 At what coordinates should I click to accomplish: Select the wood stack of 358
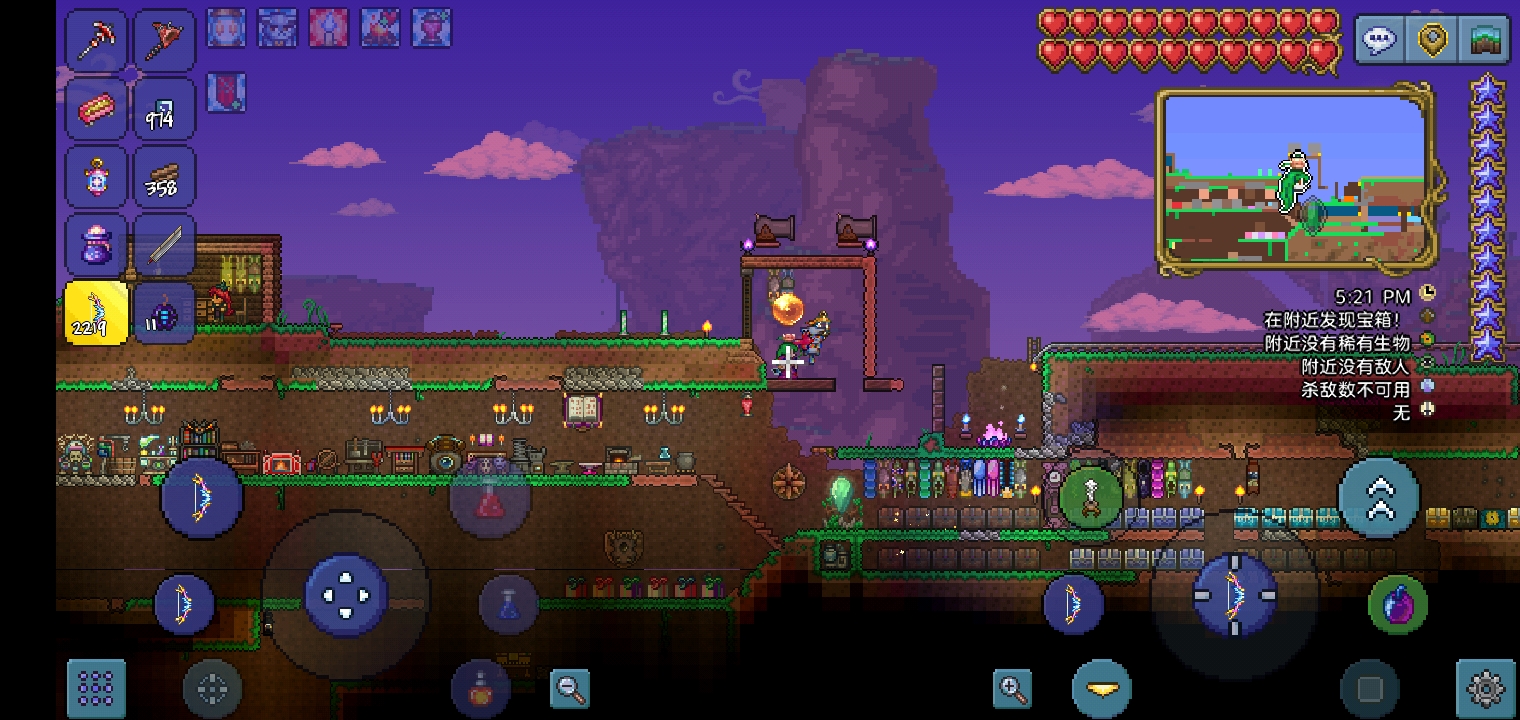coord(163,177)
